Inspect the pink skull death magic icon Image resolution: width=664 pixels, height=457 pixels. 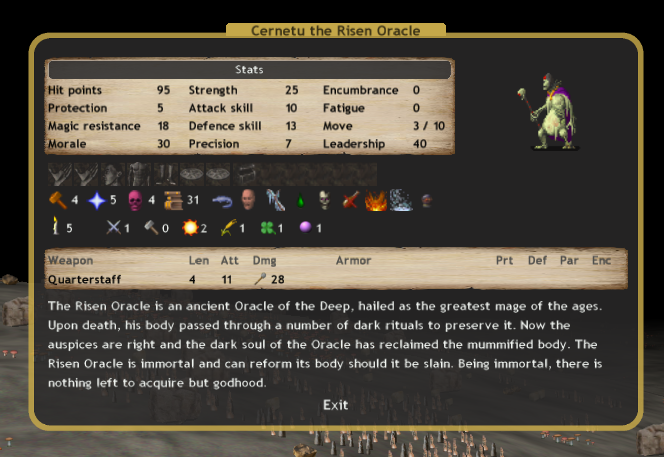[135, 200]
